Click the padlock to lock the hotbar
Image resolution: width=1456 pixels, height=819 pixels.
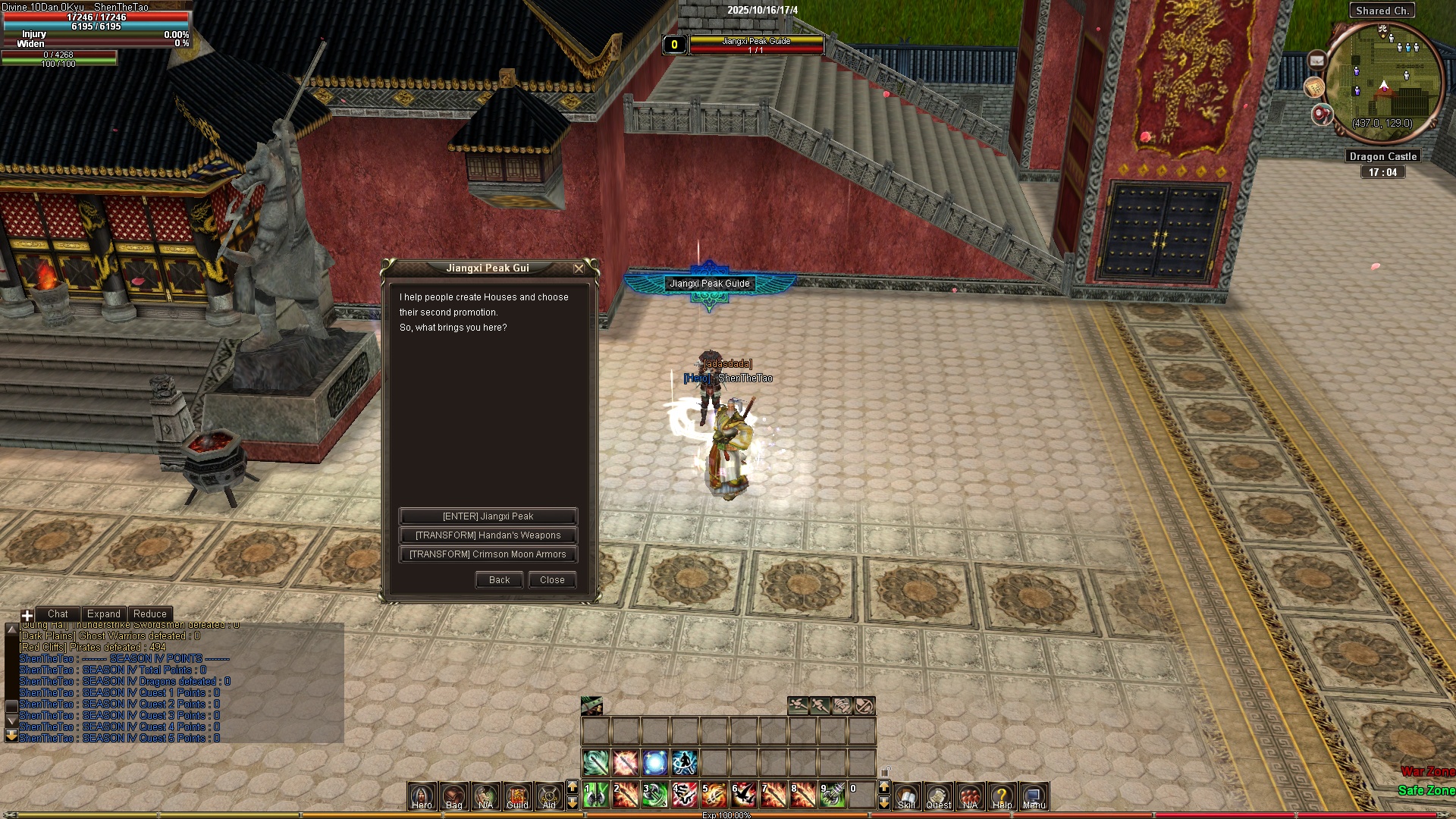tap(884, 771)
